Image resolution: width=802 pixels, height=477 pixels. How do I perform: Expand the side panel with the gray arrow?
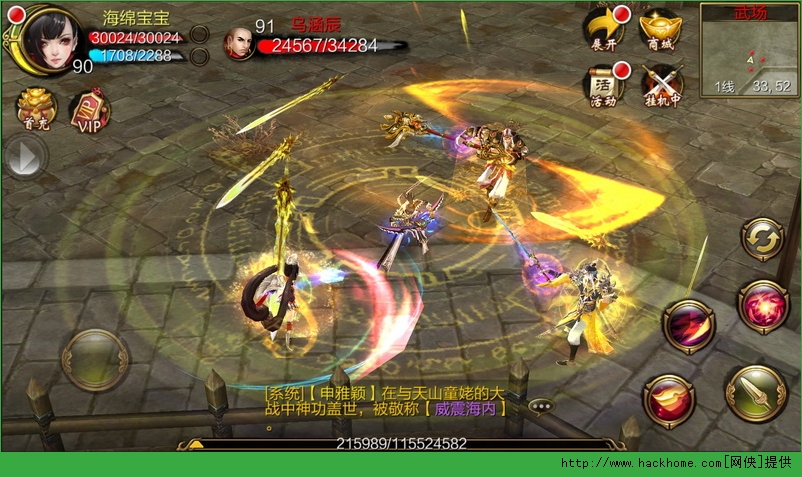point(25,157)
